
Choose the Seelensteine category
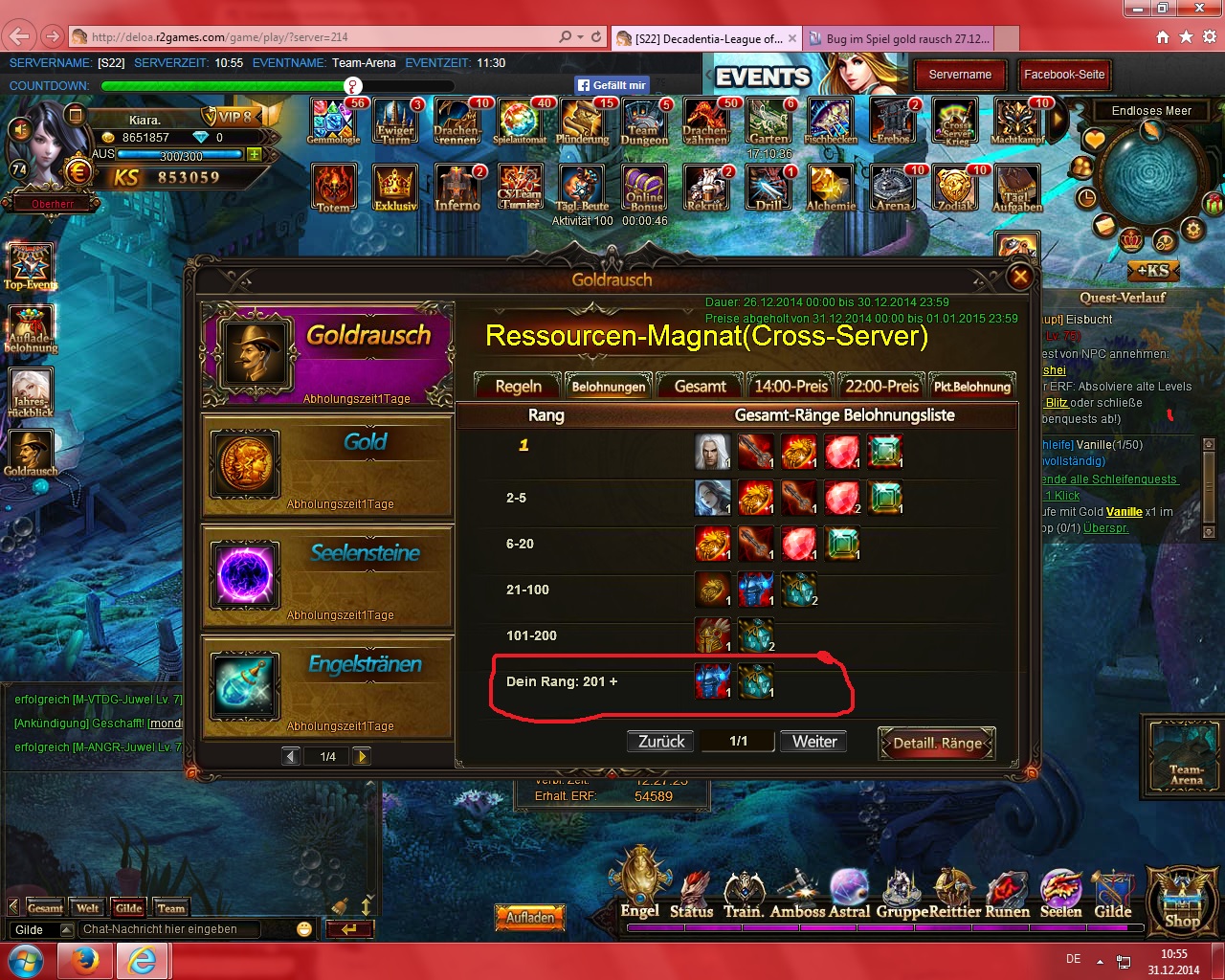tap(327, 576)
